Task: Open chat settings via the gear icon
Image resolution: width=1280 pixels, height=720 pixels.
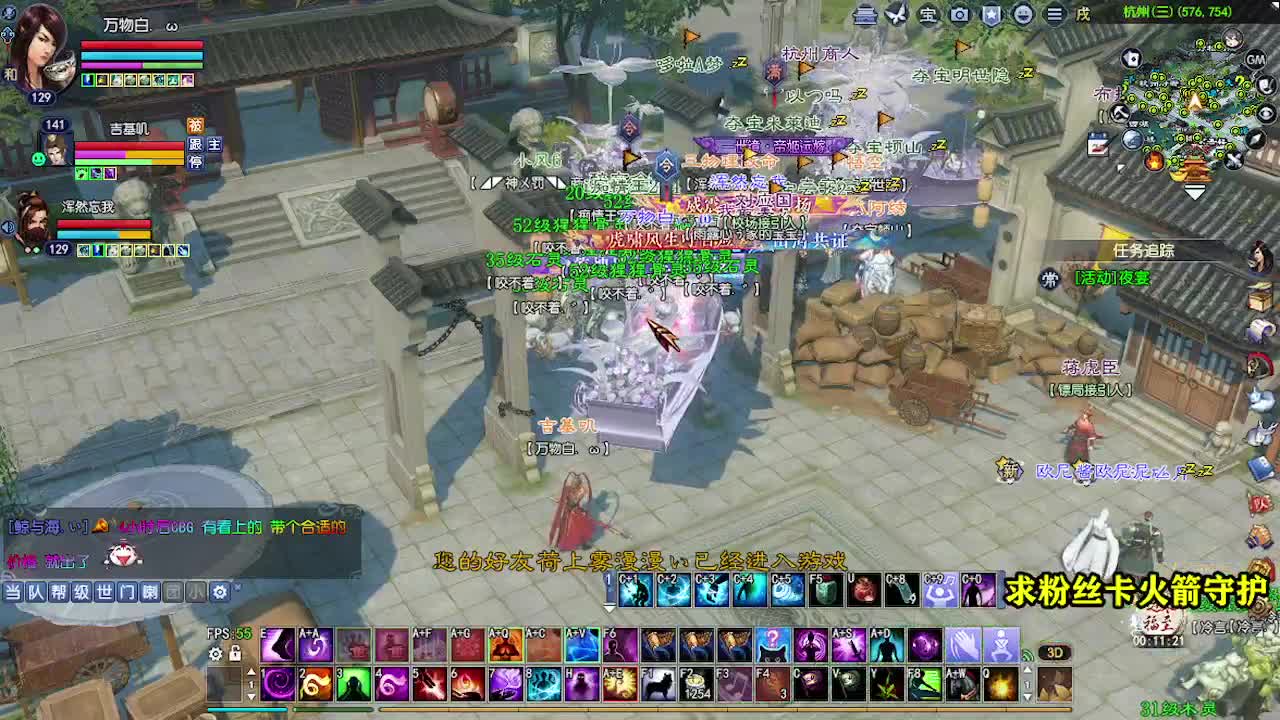Action: tap(220, 591)
